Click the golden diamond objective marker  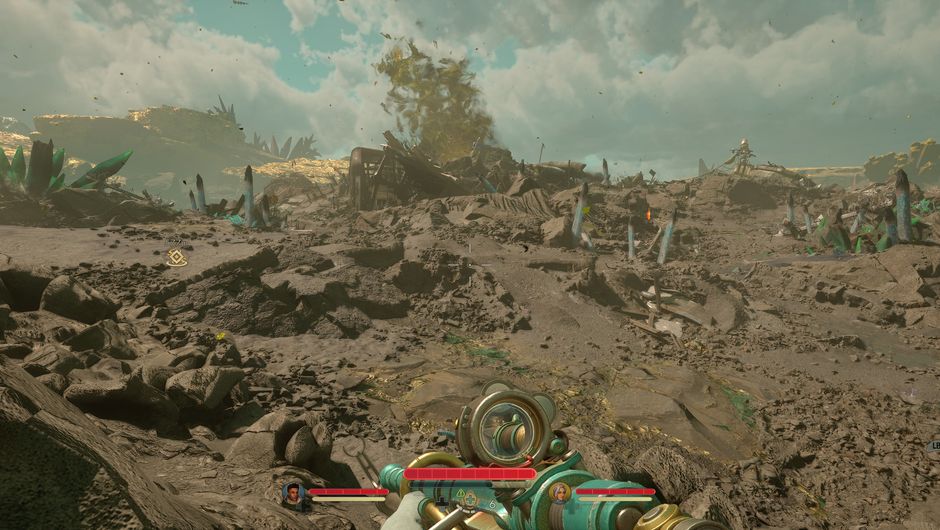(177, 258)
